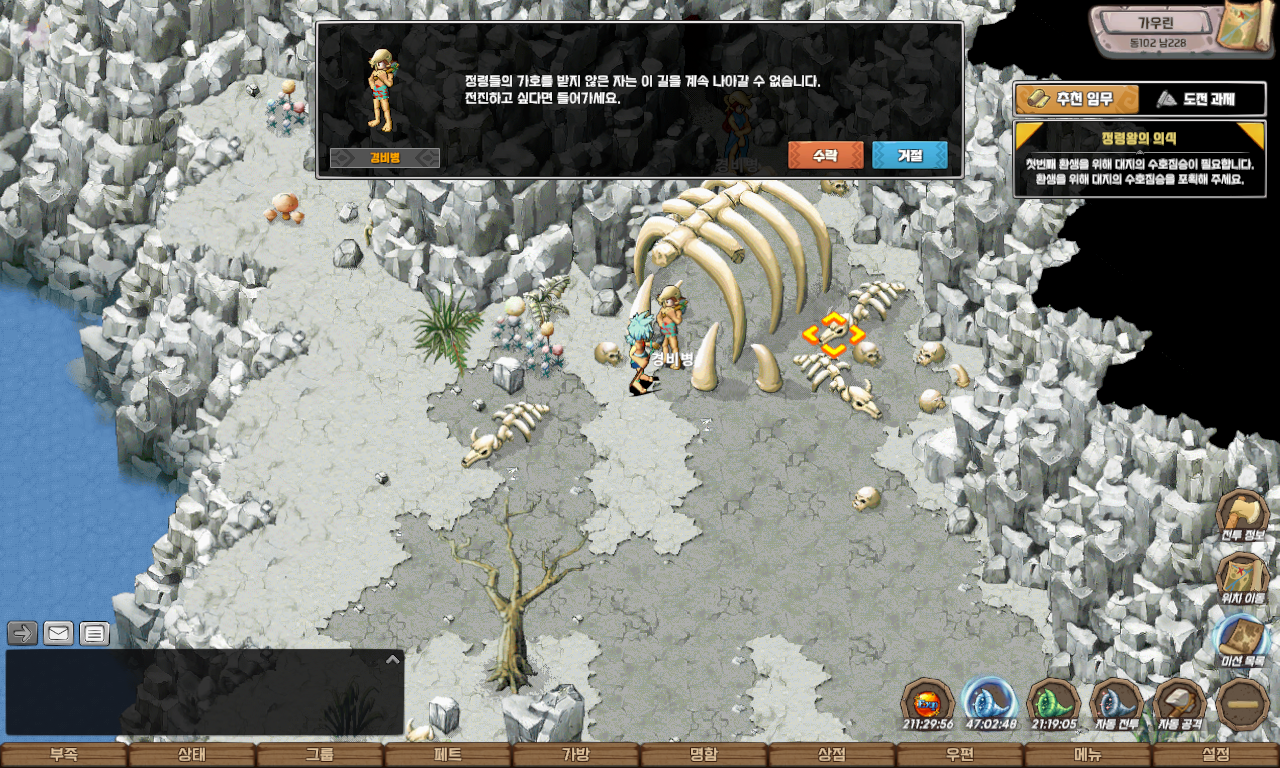The height and width of the screenshot is (768, 1280).
Task: Open the envelope mail button above chat
Action: [58, 633]
